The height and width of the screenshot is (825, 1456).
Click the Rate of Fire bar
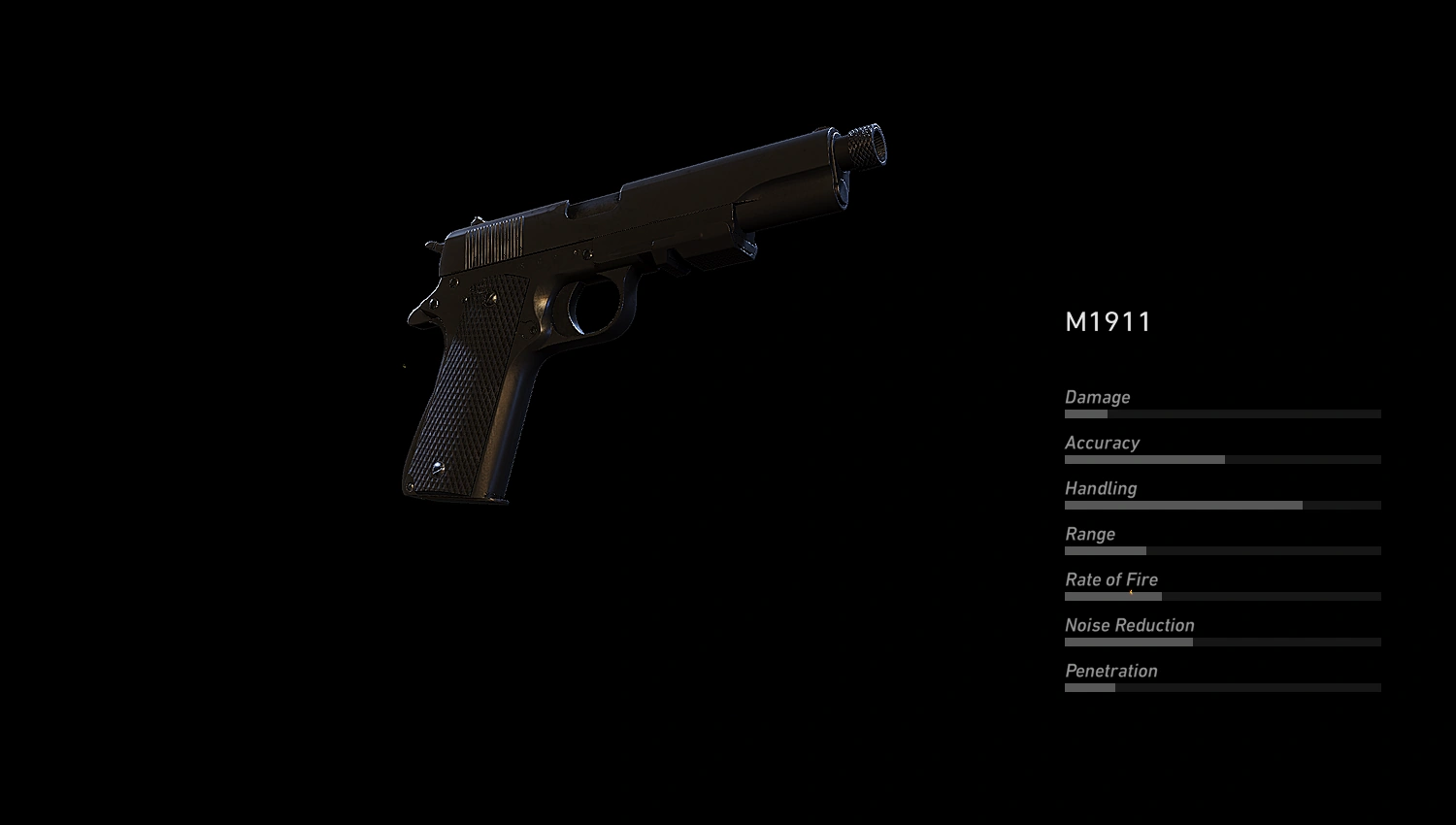[x=1223, y=596]
